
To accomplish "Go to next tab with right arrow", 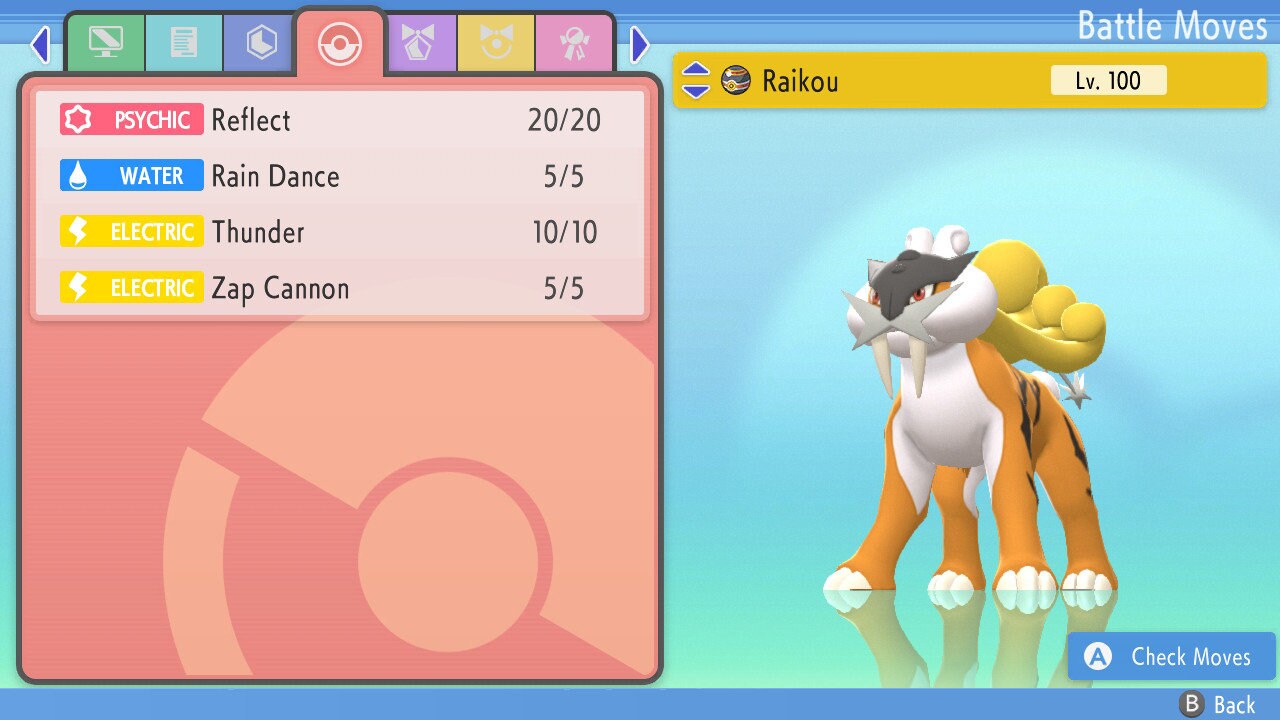I will tap(640, 44).
